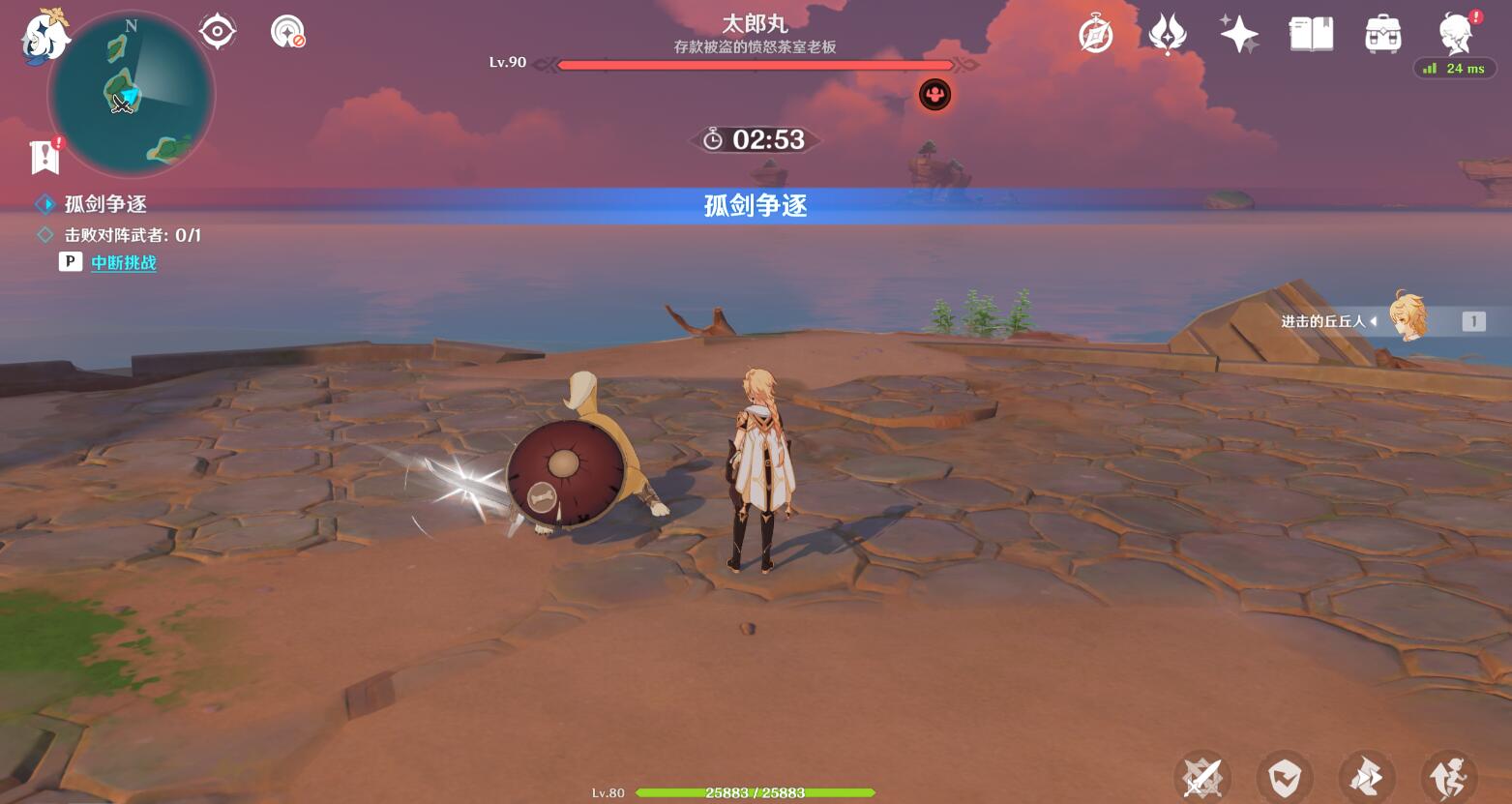Open the backpack inventory

(x=1382, y=35)
